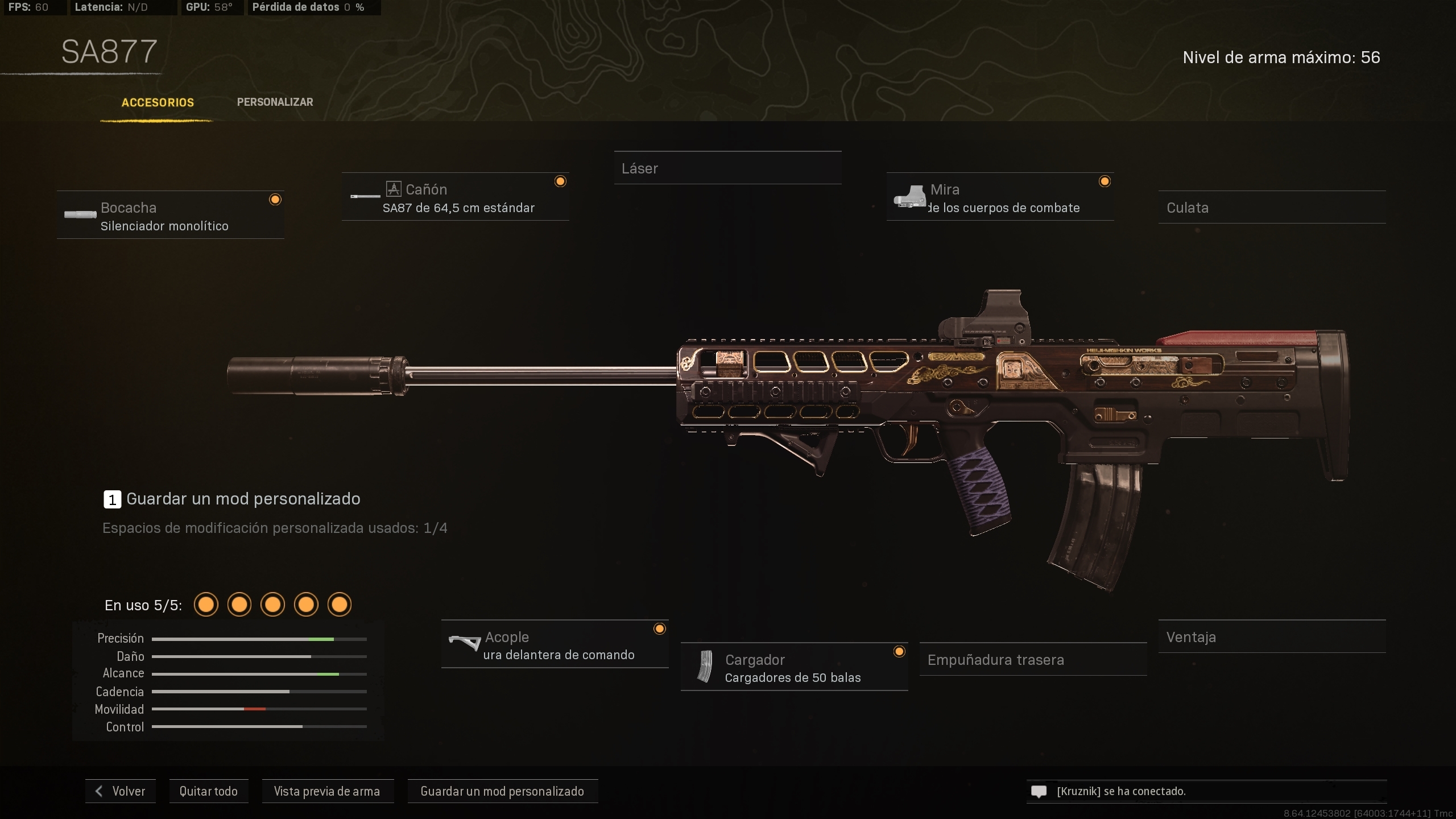Click the Precisión stat bar

[x=259, y=639]
